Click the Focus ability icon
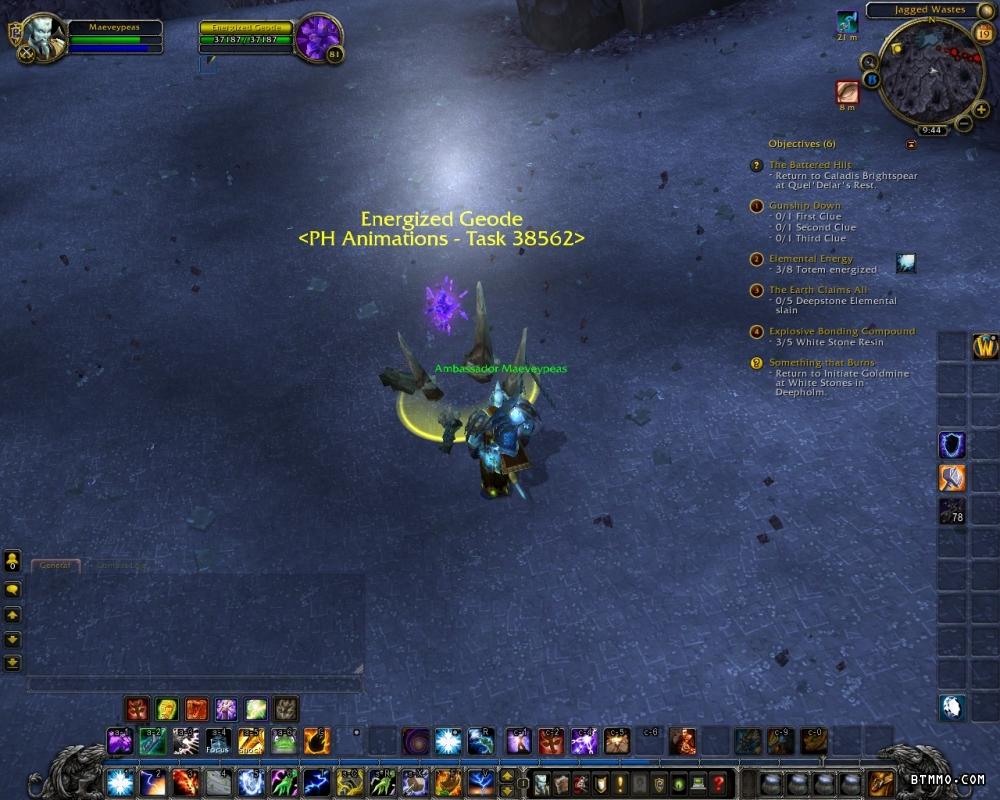The image size is (1000, 800). [x=217, y=741]
